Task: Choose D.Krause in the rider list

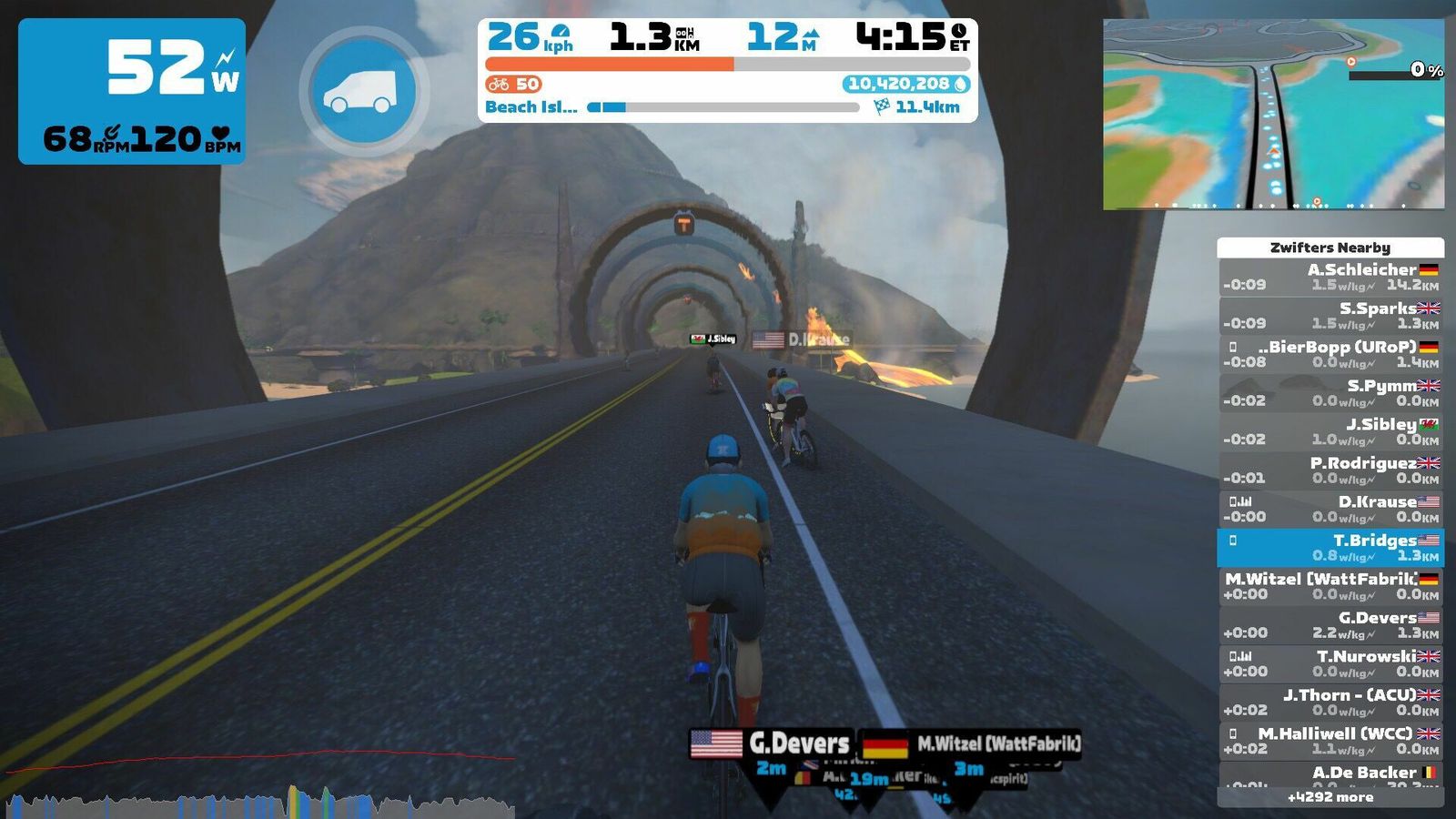Action: [x=1330, y=509]
